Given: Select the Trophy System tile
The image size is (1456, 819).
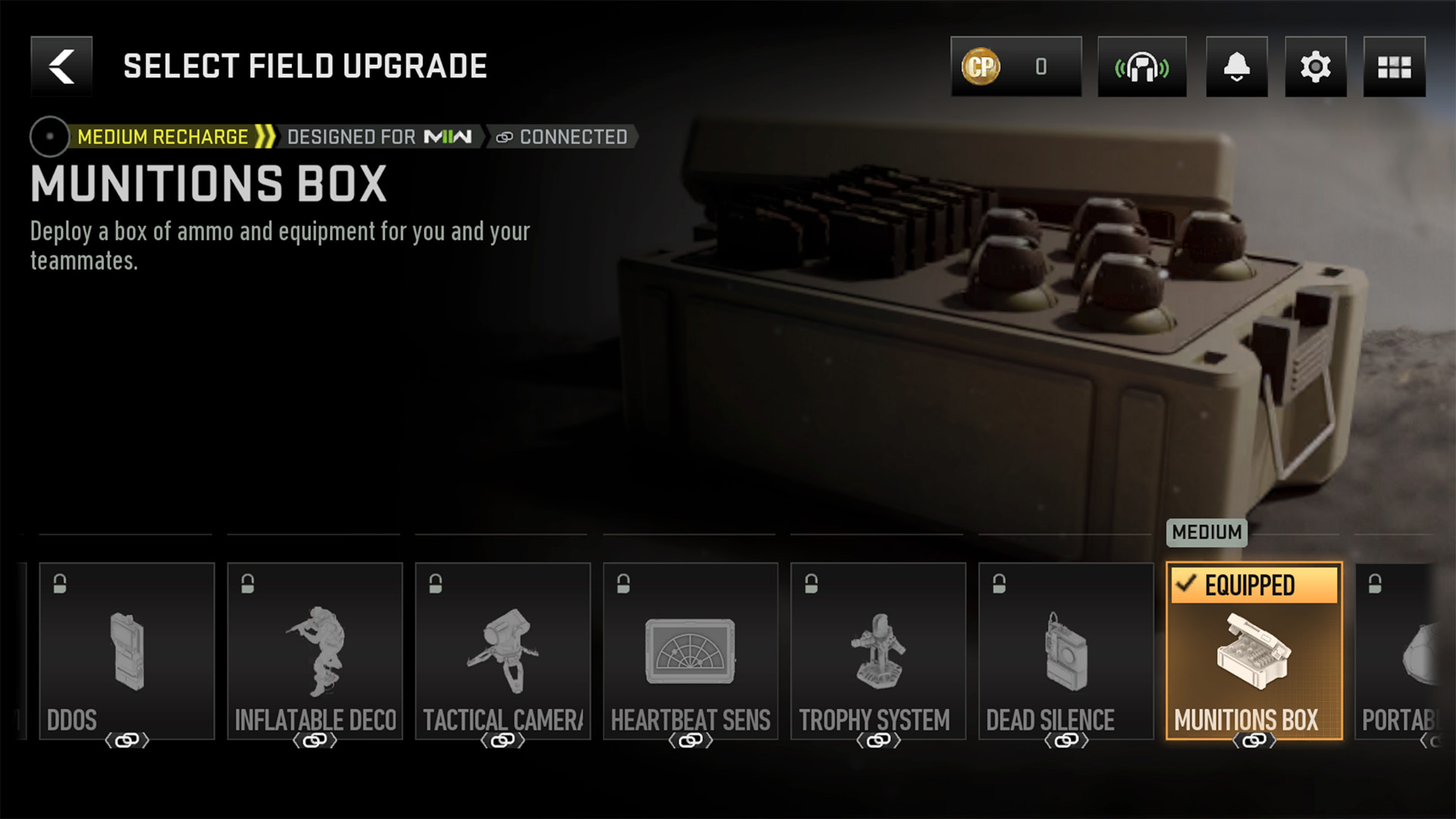Looking at the screenshot, I should [878, 651].
